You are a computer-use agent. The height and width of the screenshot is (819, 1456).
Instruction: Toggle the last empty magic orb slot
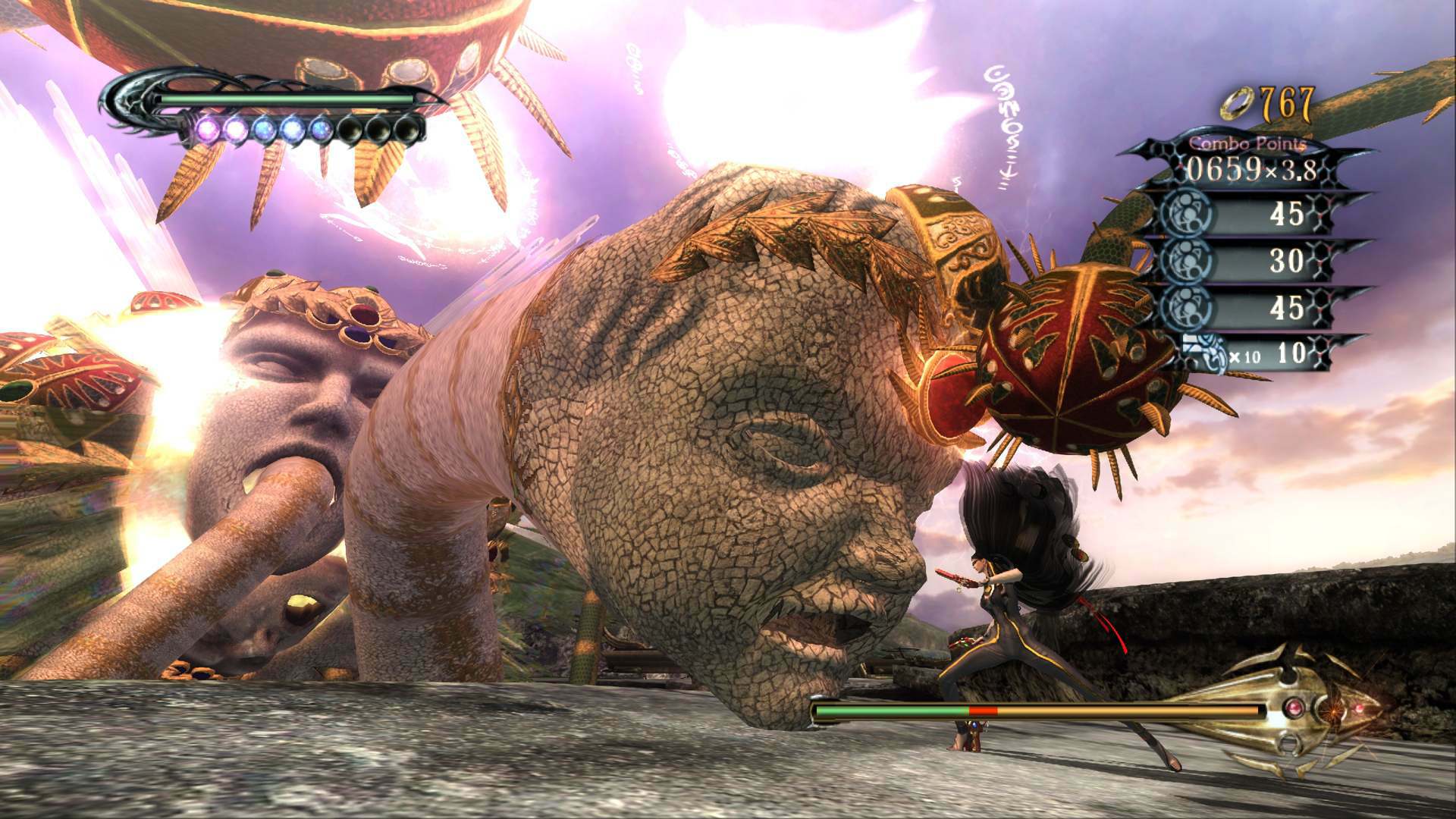(406, 129)
